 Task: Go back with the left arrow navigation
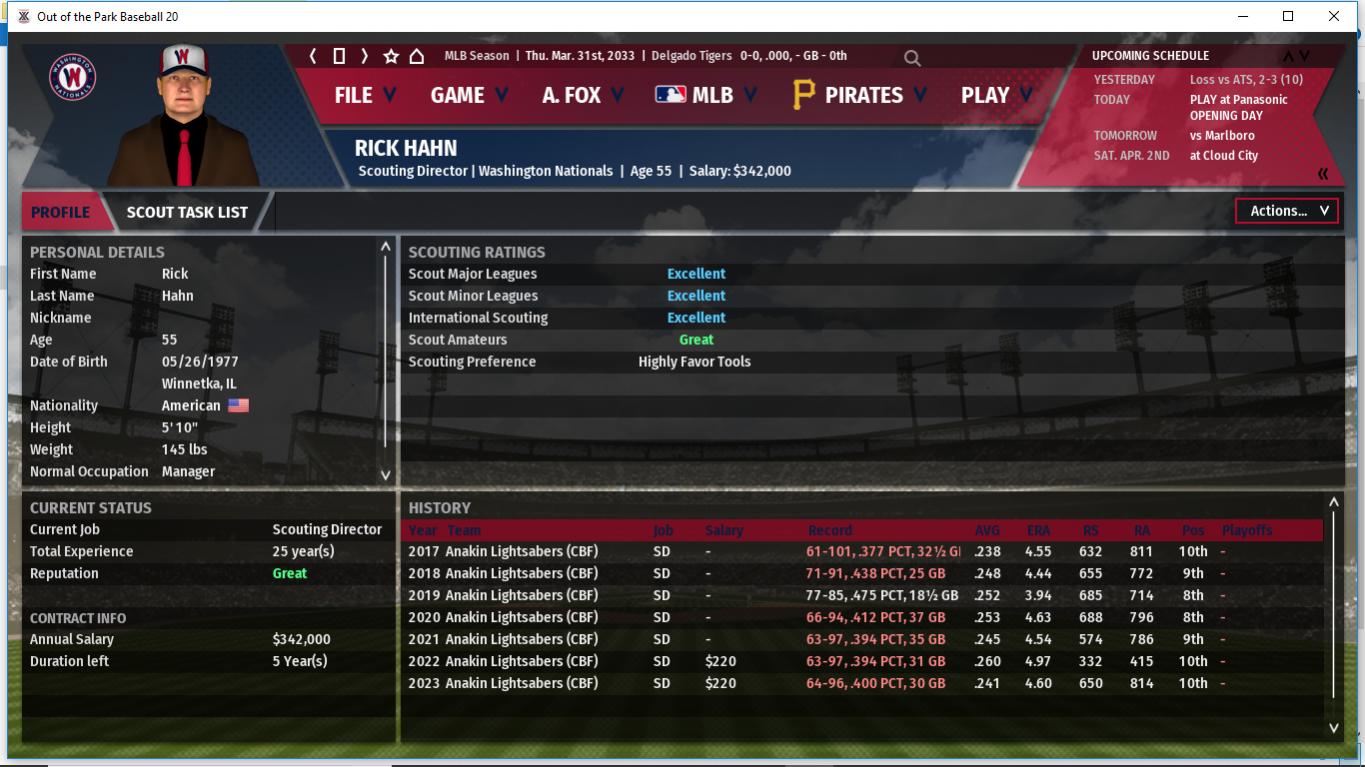click(x=313, y=56)
